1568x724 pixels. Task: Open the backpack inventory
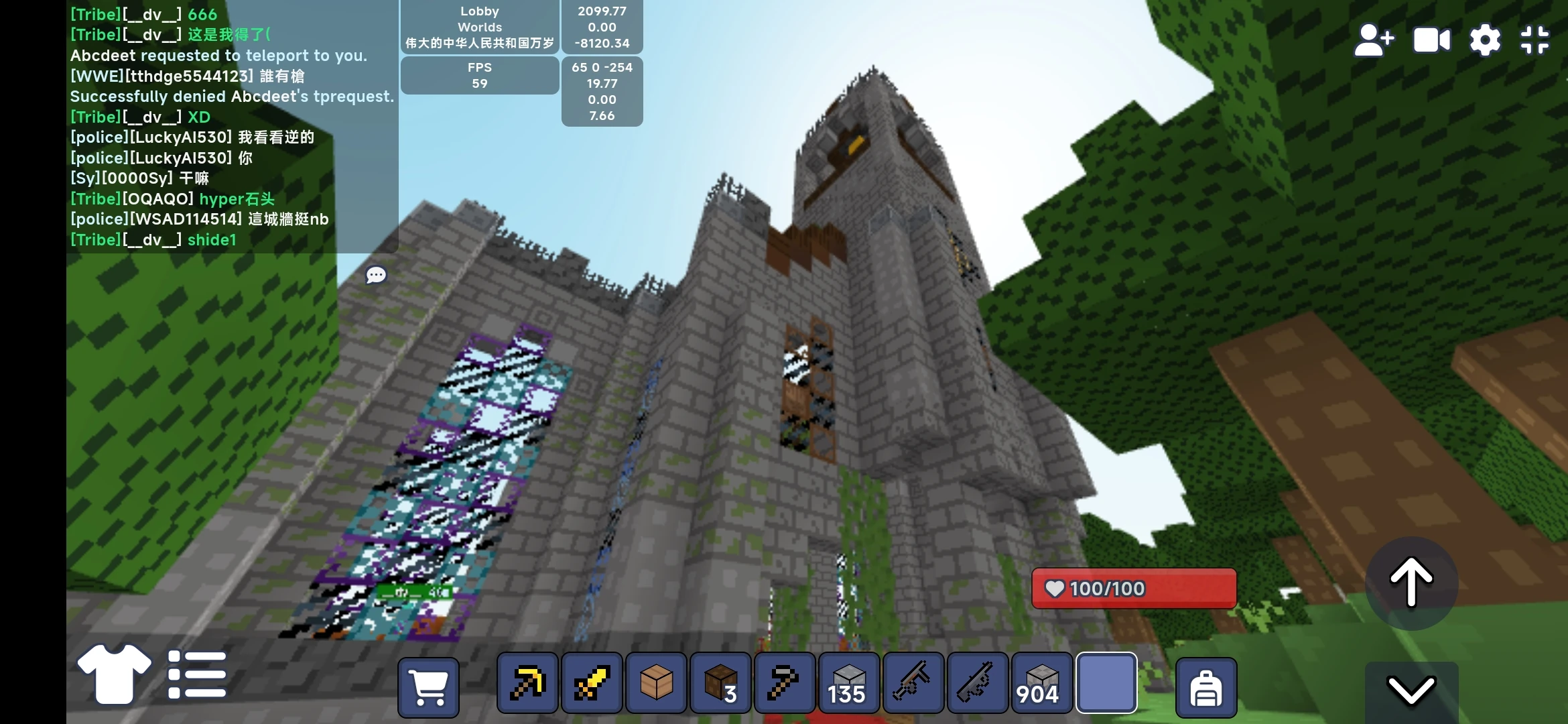(x=1205, y=687)
